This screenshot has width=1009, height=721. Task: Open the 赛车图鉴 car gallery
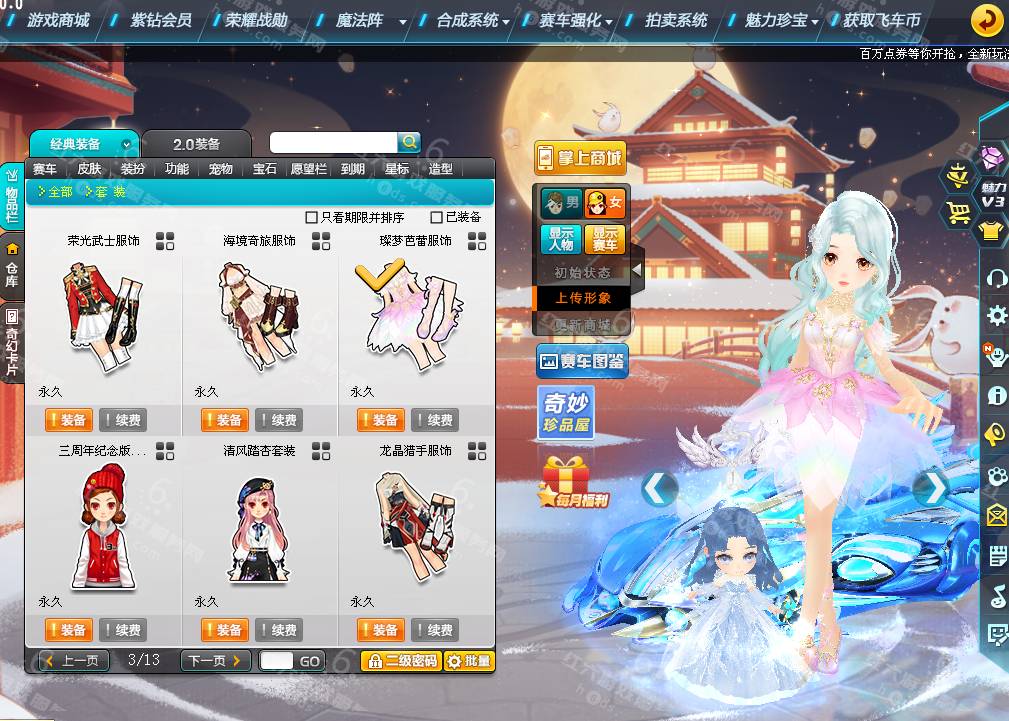click(x=583, y=361)
